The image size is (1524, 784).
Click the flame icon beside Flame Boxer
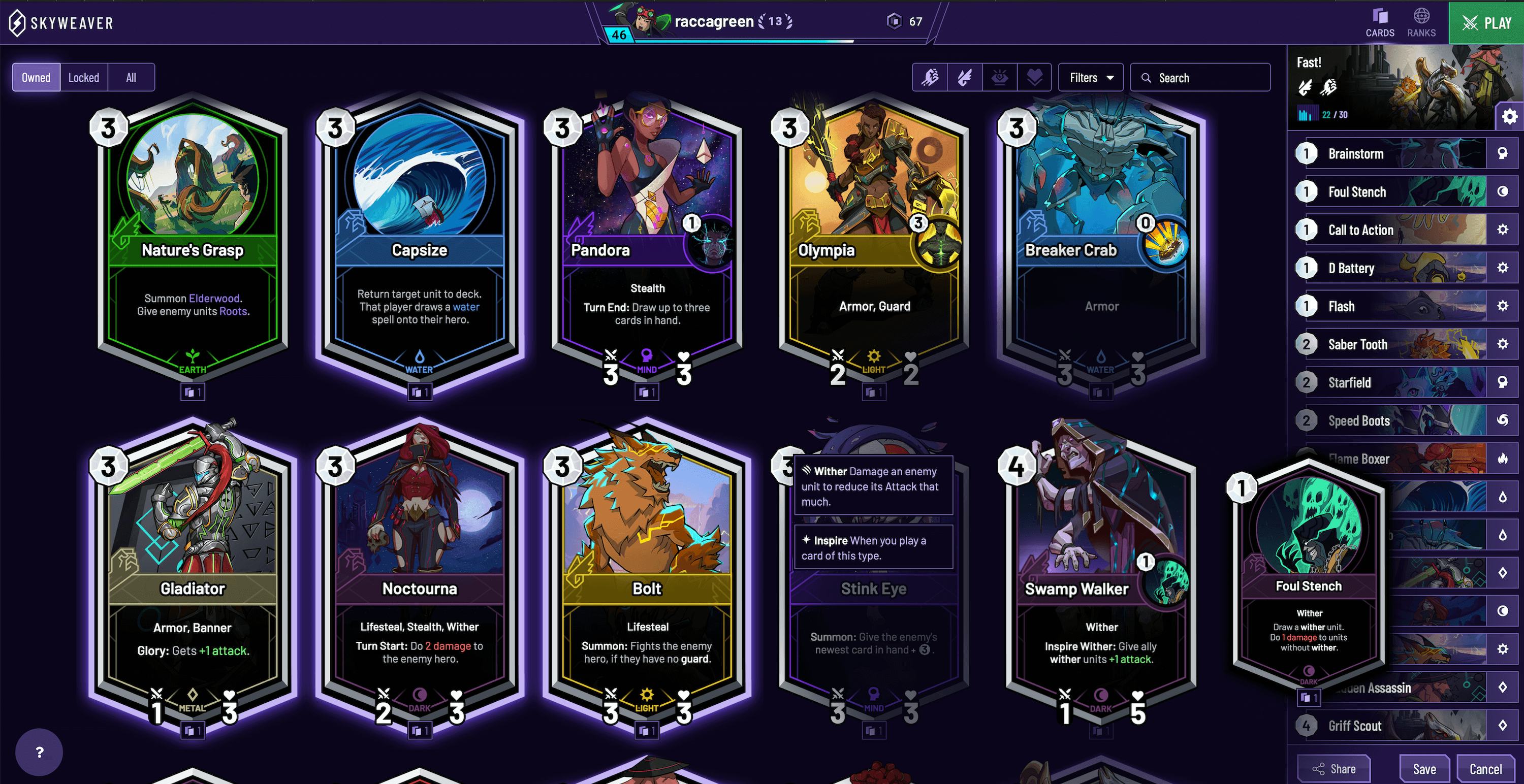pos(1504,458)
